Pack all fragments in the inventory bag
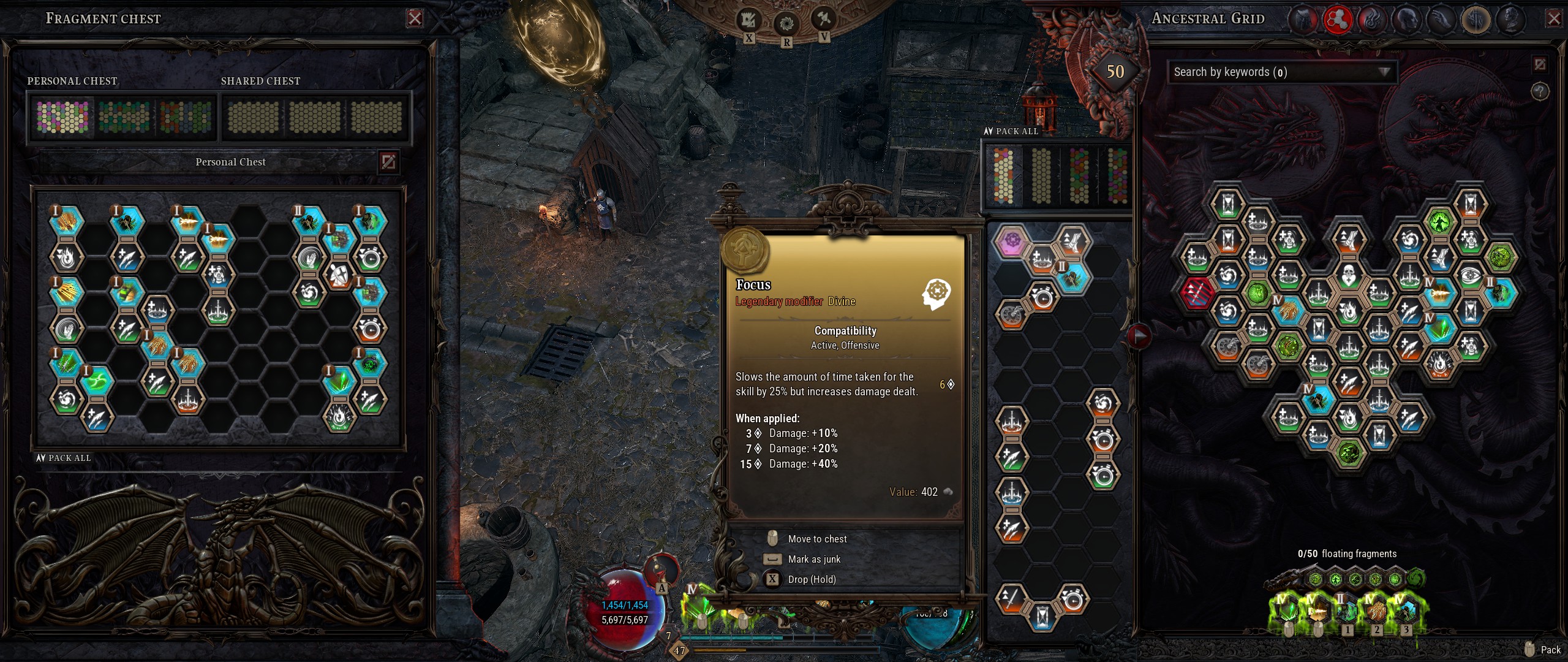1568x662 pixels. point(1011,131)
